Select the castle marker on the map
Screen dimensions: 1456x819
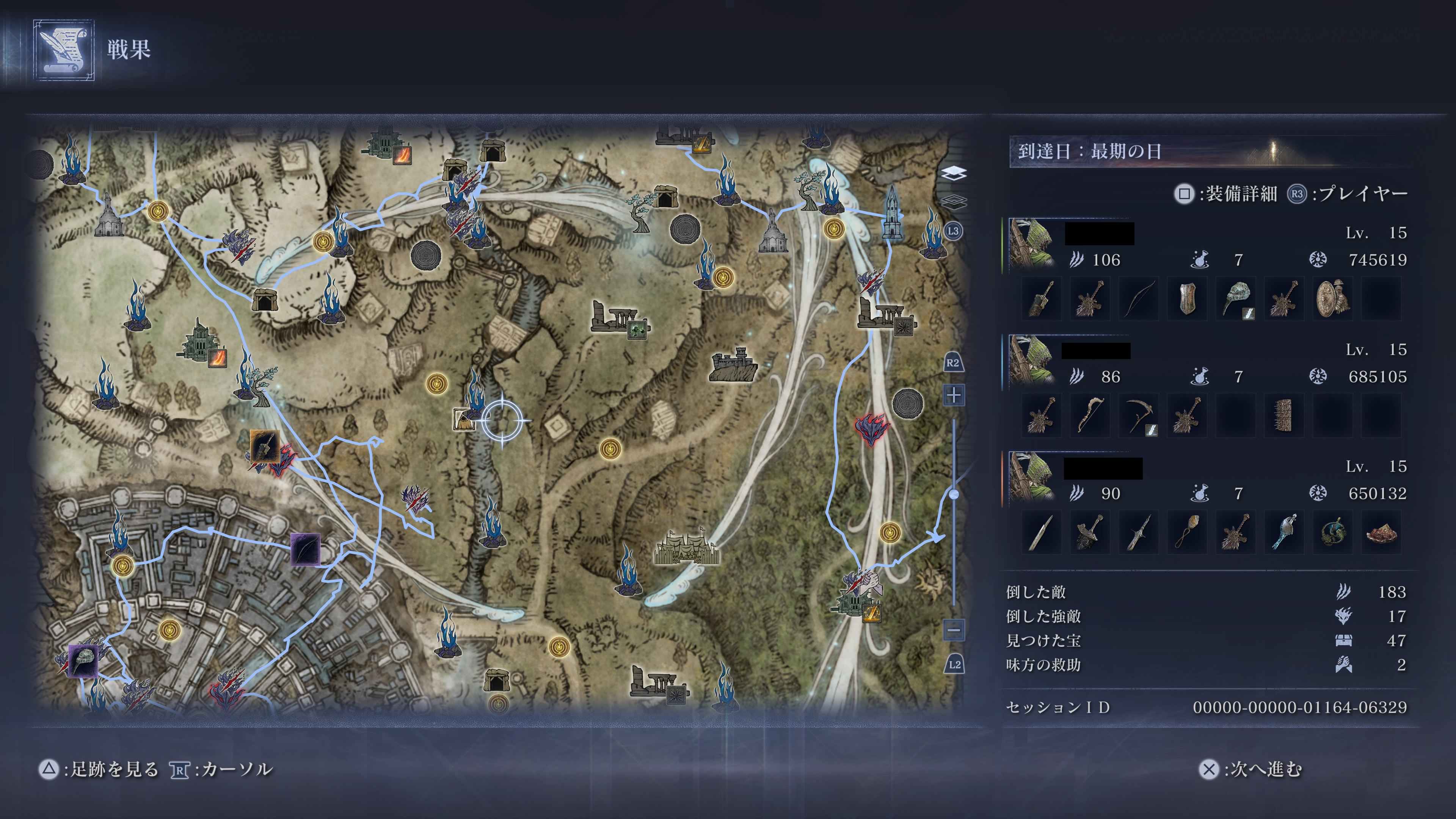click(x=733, y=364)
